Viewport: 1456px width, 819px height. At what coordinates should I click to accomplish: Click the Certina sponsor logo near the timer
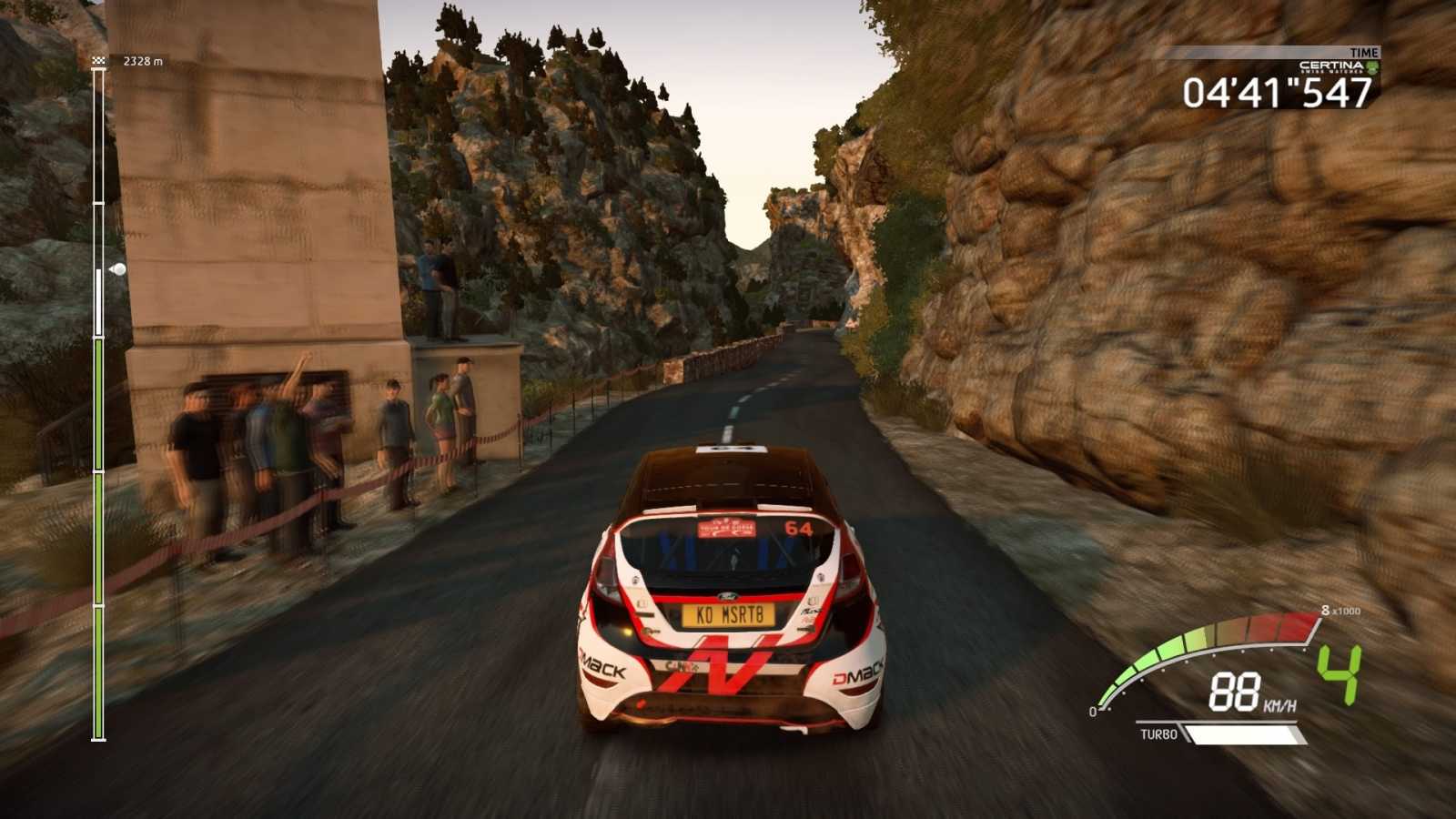click(1330, 65)
